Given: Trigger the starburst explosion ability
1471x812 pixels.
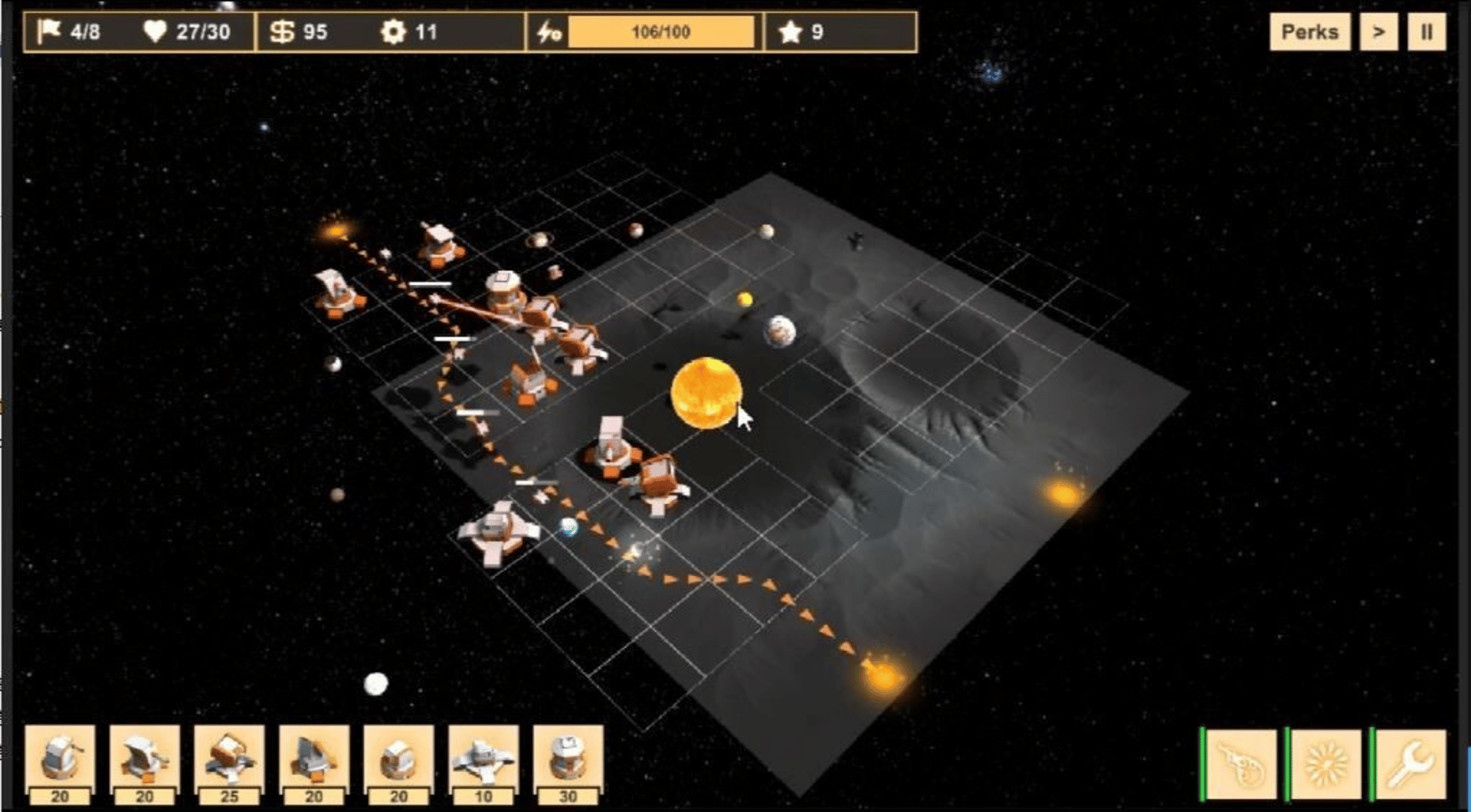Looking at the screenshot, I should point(1327,764).
